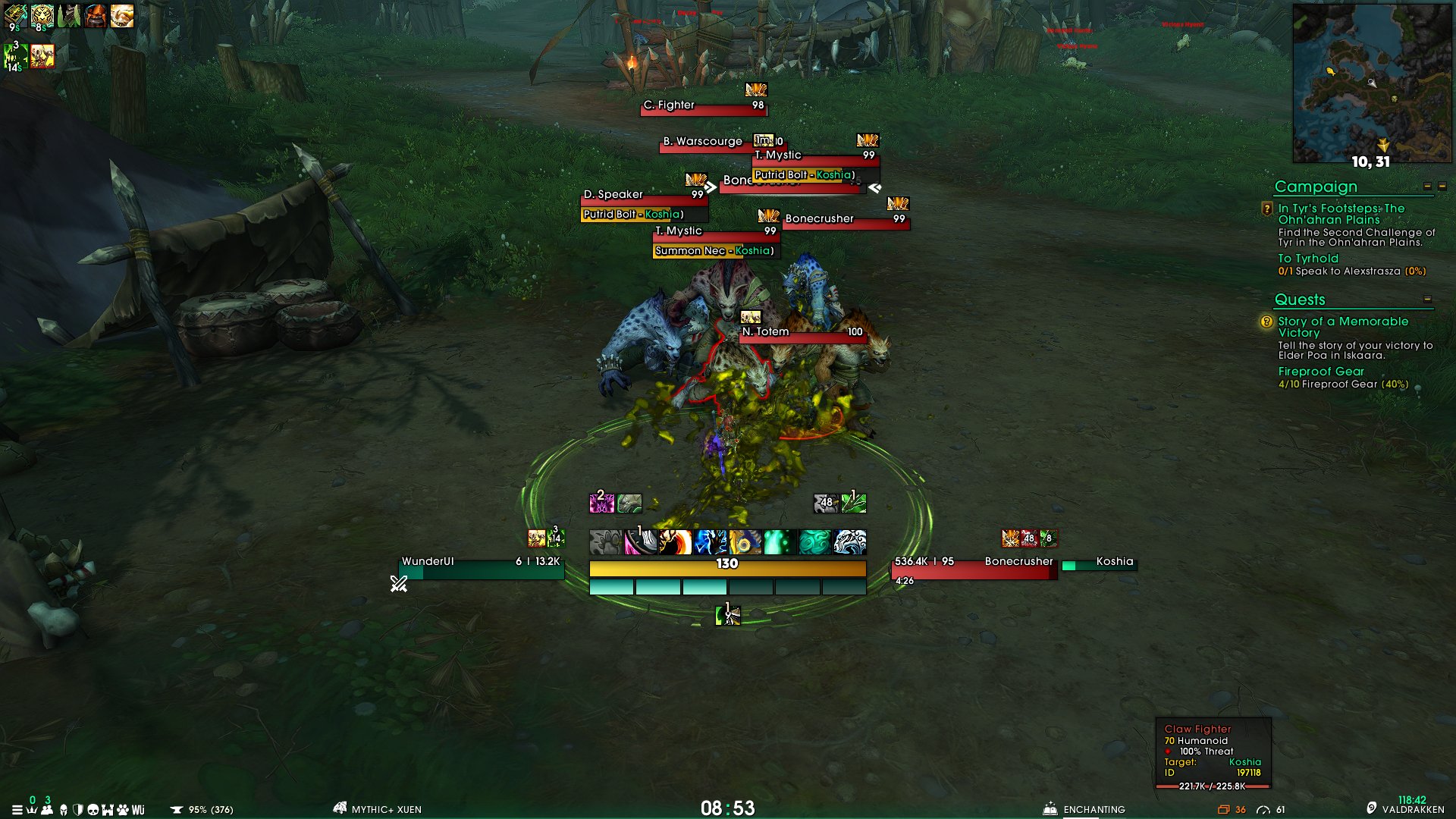1456x819 pixels.
Task: Click the To Tyrhold quest link
Action: click(x=1307, y=259)
